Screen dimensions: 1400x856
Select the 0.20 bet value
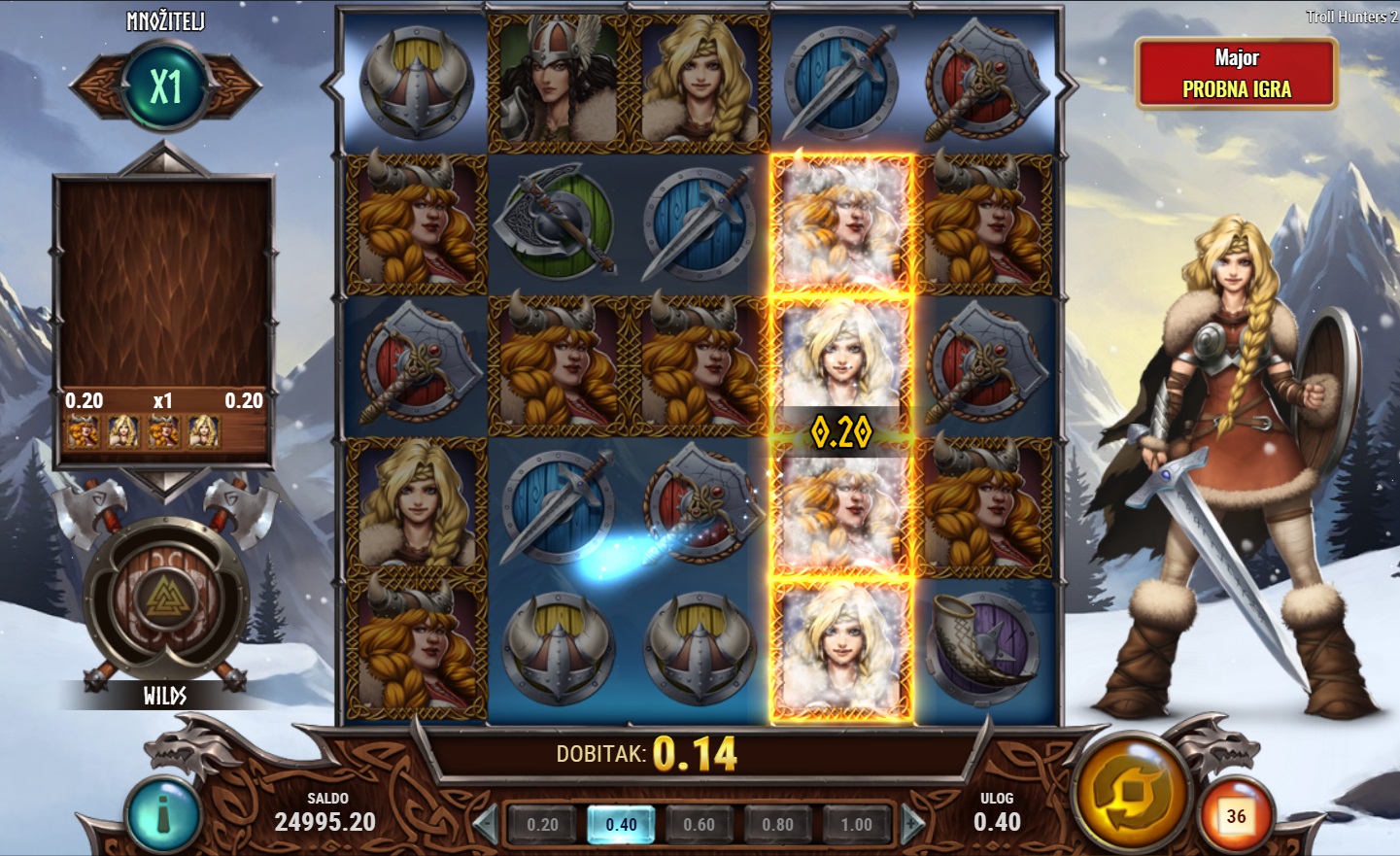click(x=542, y=825)
